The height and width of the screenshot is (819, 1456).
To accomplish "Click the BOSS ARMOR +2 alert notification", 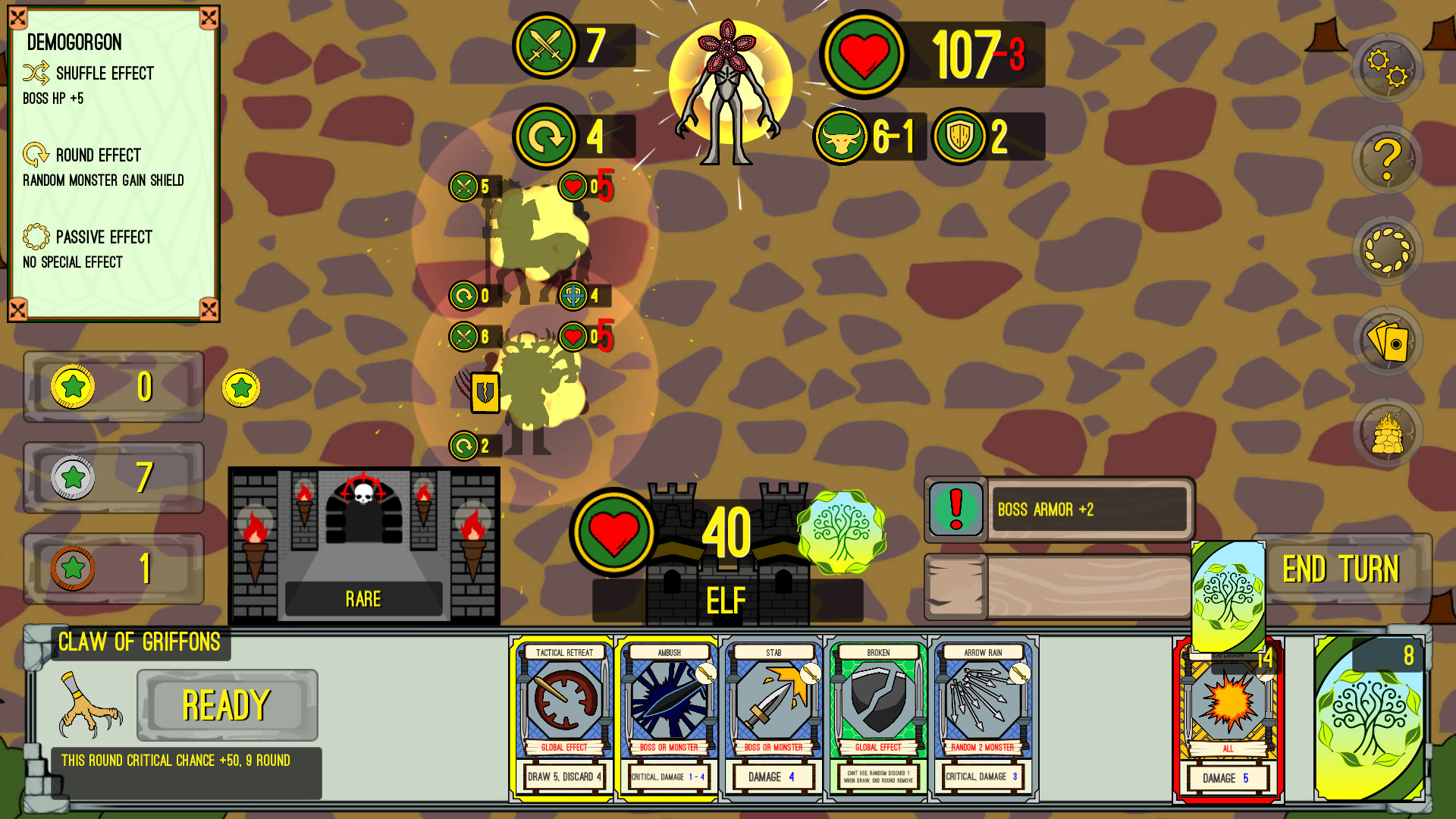I will tap(1057, 510).
